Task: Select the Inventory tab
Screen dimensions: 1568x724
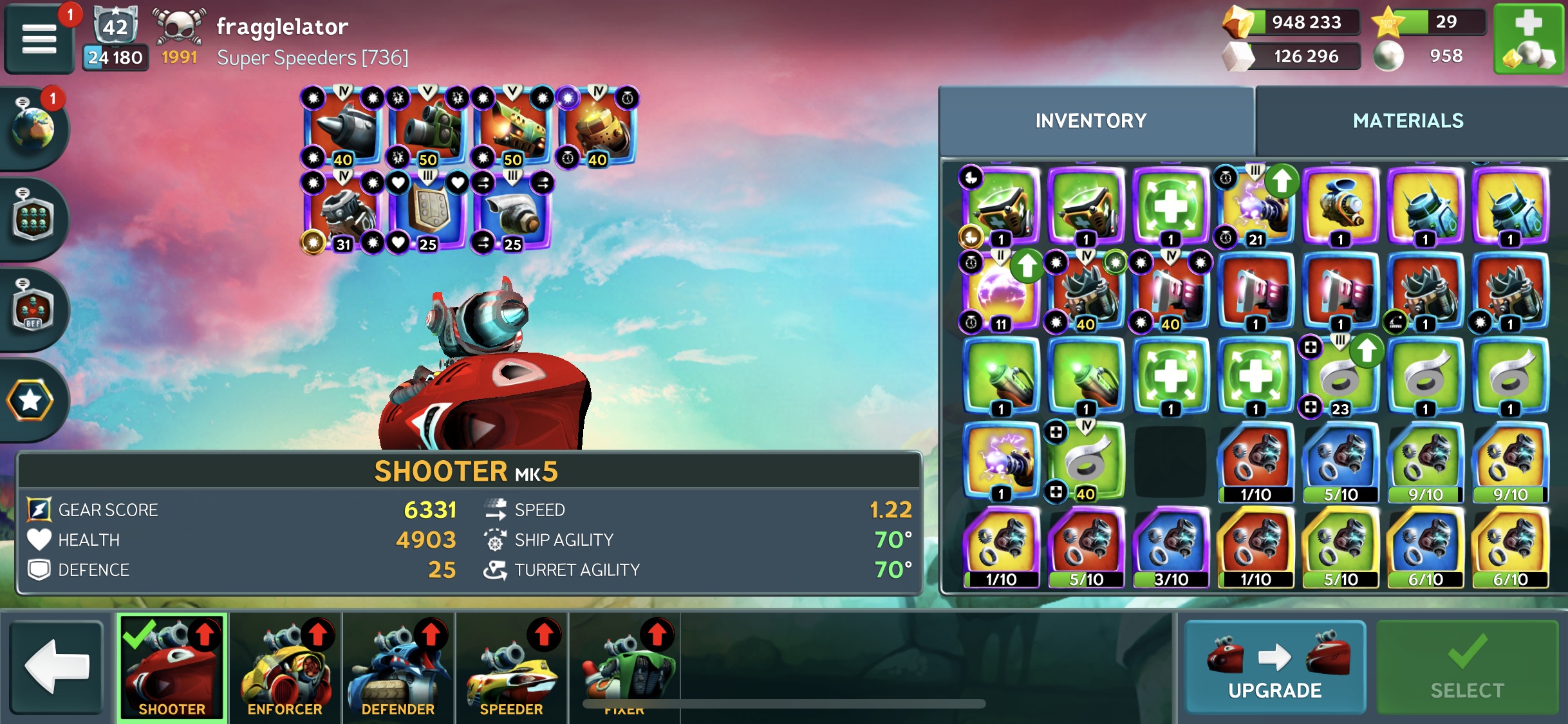Action: (1090, 120)
